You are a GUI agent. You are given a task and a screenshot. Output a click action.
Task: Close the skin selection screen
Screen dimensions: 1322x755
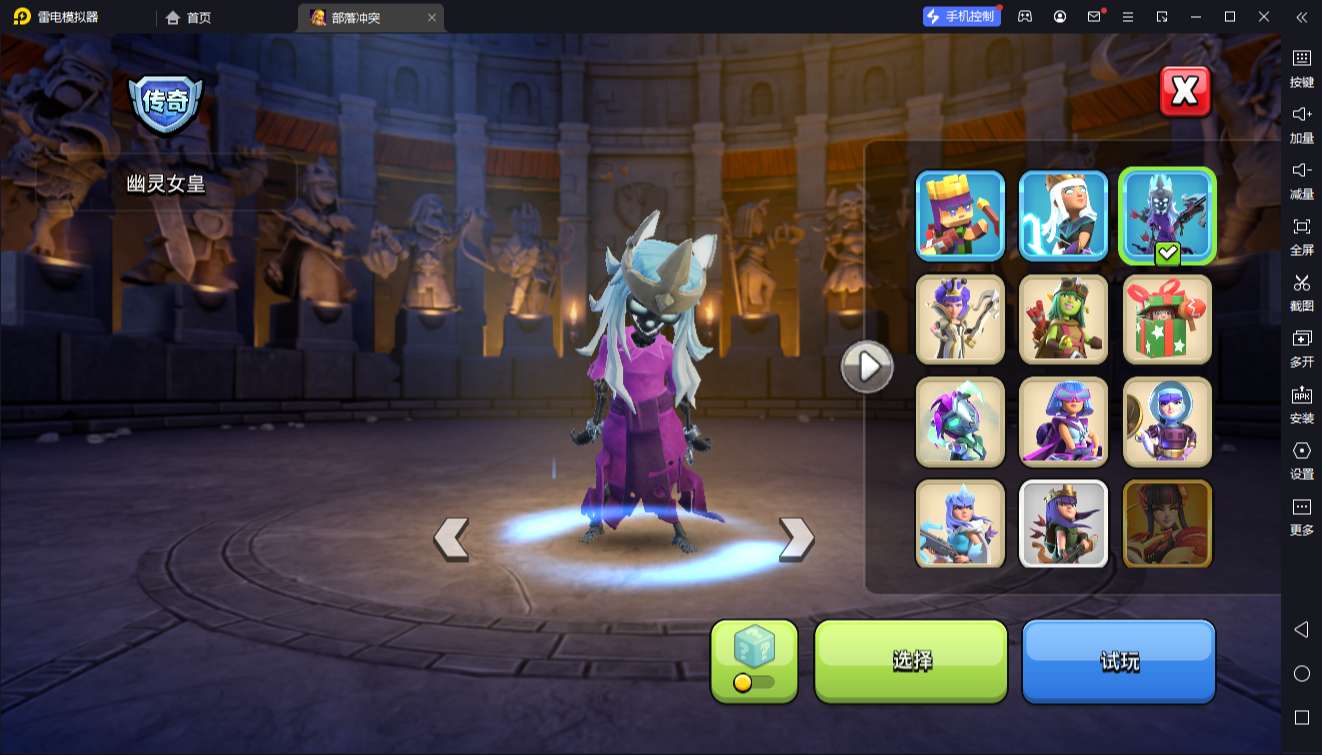coord(1185,92)
